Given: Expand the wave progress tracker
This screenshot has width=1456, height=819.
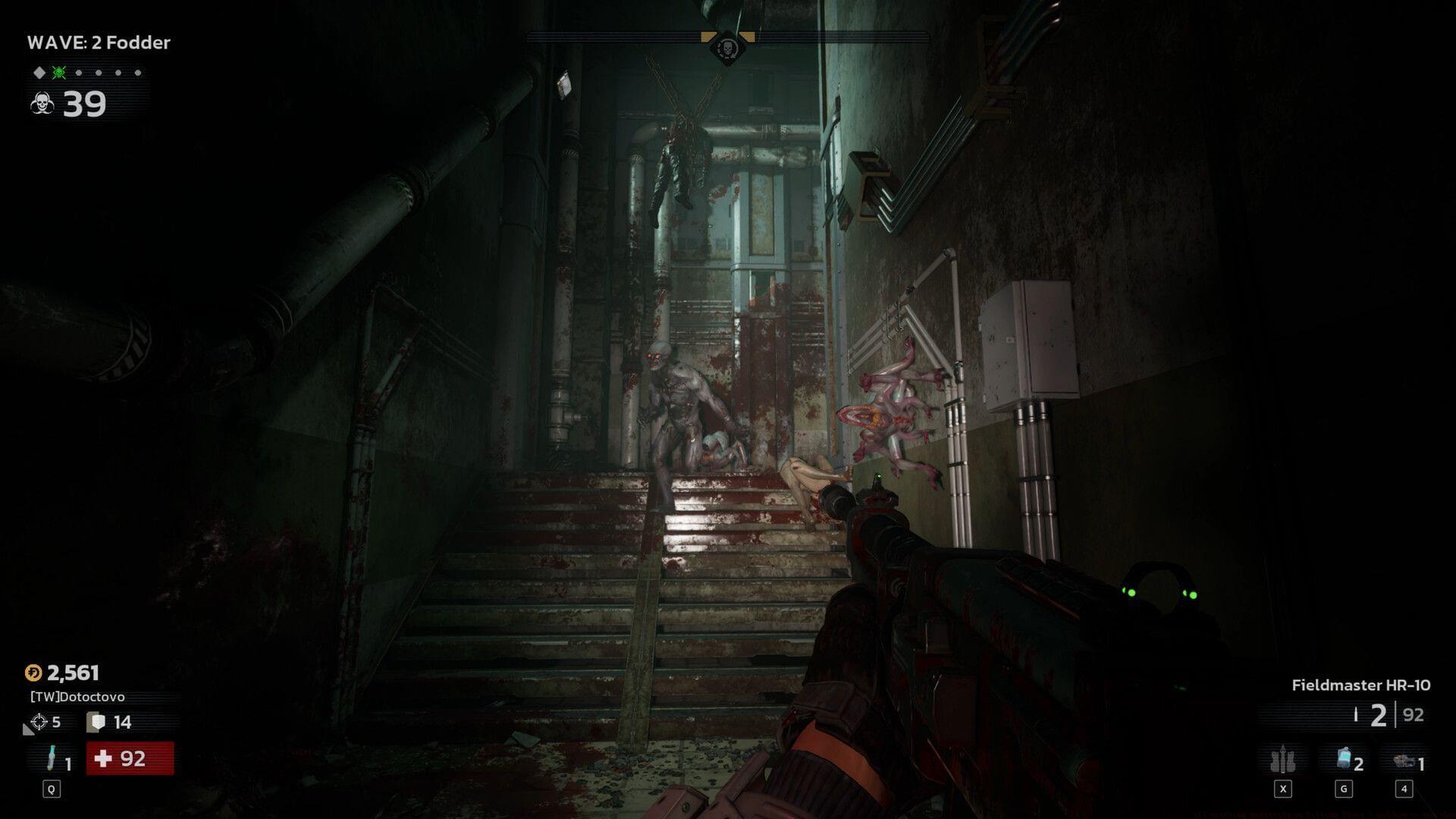Looking at the screenshot, I should [87, 74].
